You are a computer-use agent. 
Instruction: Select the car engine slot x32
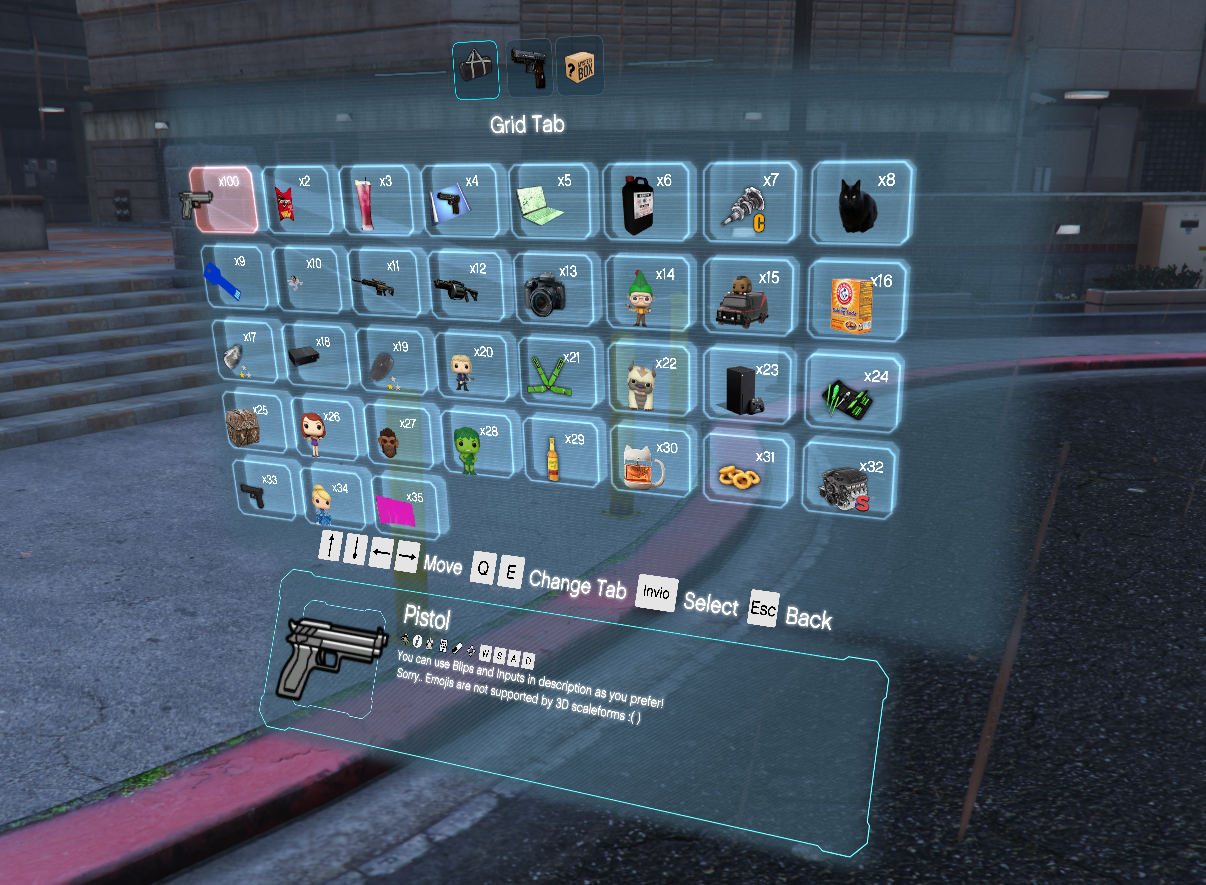click(x=849, y=478)
